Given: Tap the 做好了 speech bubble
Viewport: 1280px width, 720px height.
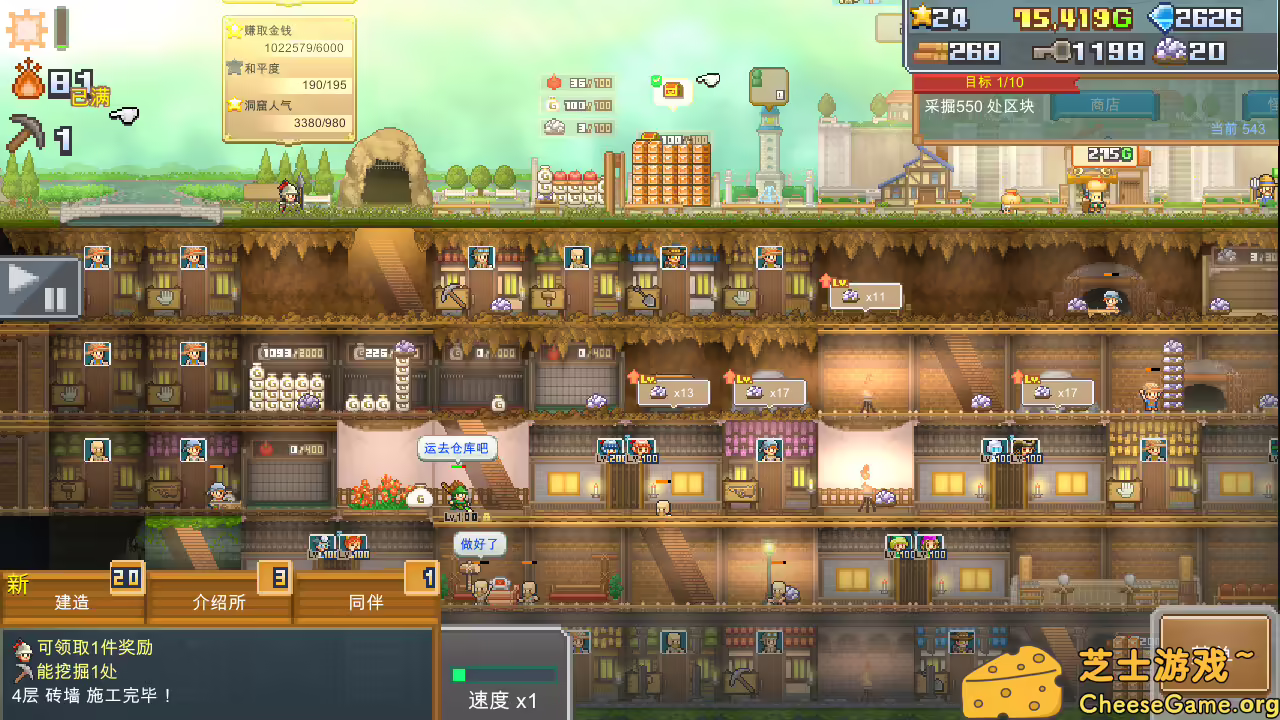Looking at the screenshot, I should coord(479,545).
